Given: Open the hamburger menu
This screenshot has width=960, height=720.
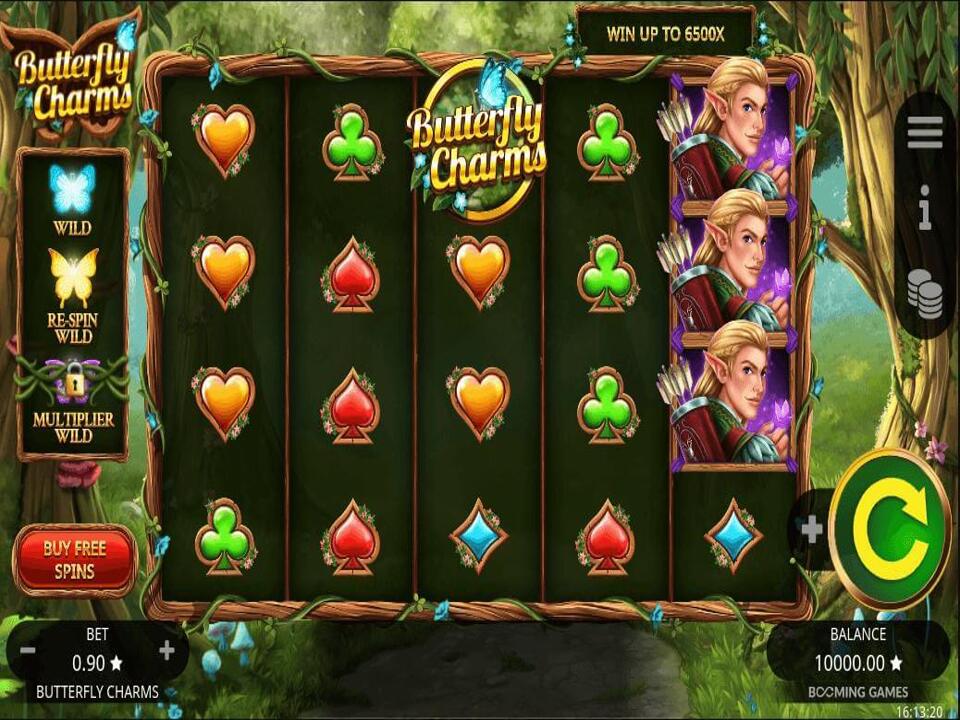Looking at the screenshot, I should pyautogui.click(x=925, y=132).
